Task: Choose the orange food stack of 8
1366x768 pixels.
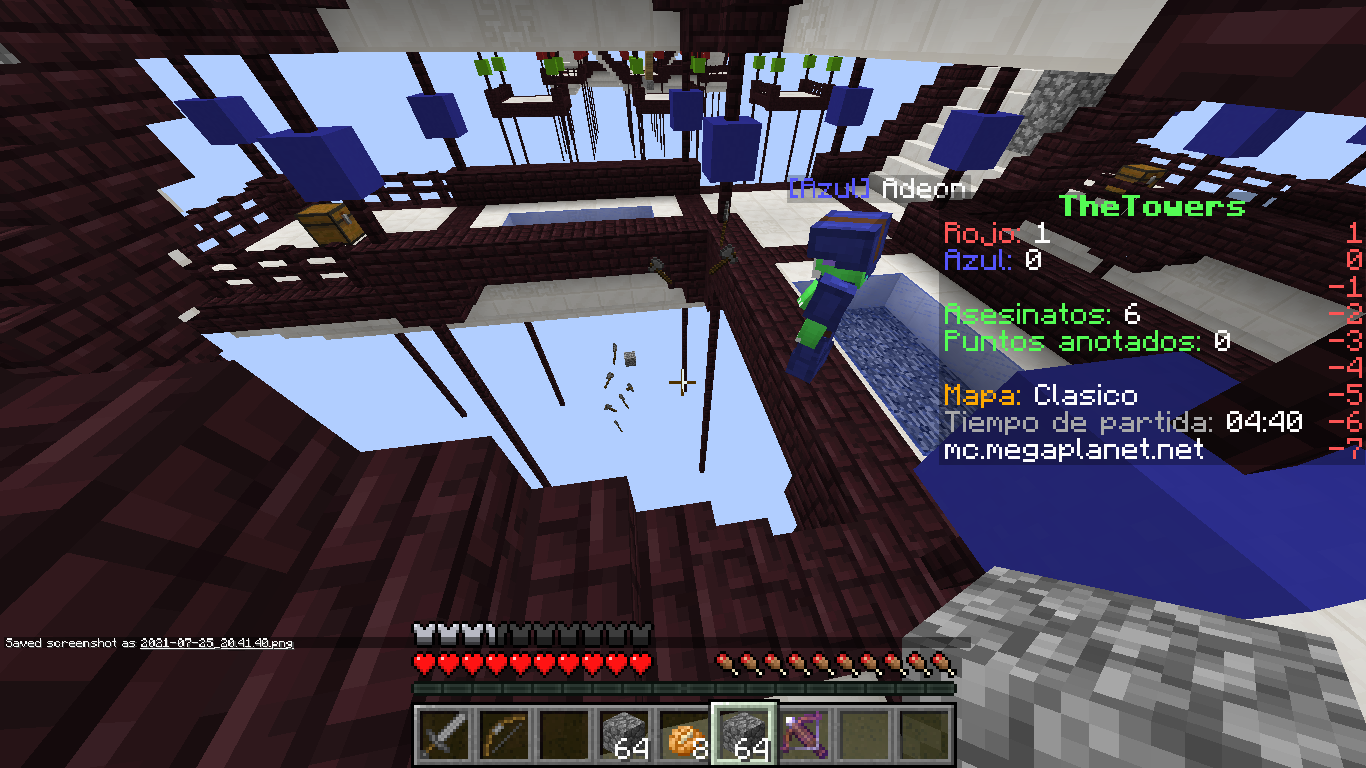Action: click(x=682, y=734)
